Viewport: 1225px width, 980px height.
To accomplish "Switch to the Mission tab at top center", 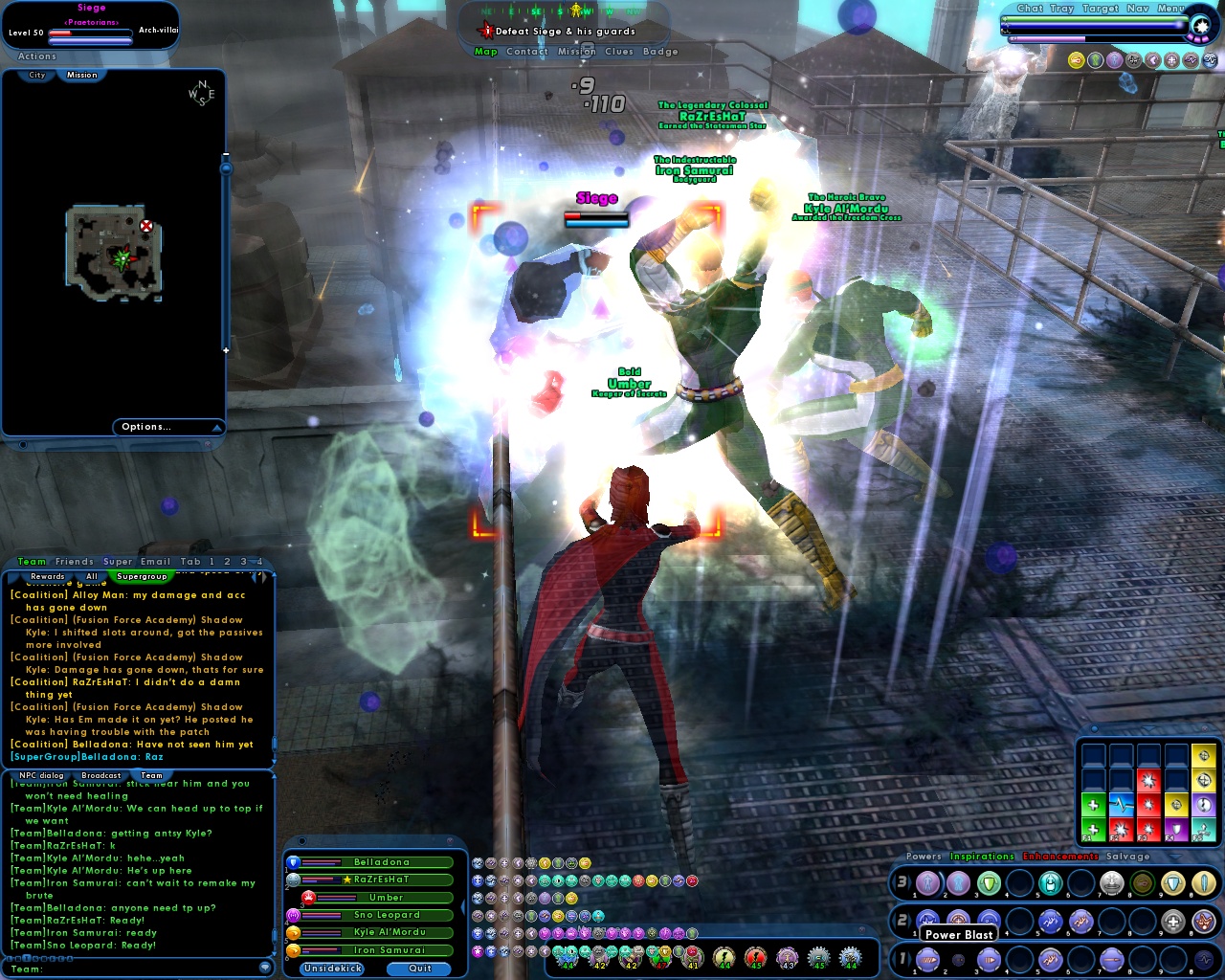I will pyautogui.click(x=578, y=51).
